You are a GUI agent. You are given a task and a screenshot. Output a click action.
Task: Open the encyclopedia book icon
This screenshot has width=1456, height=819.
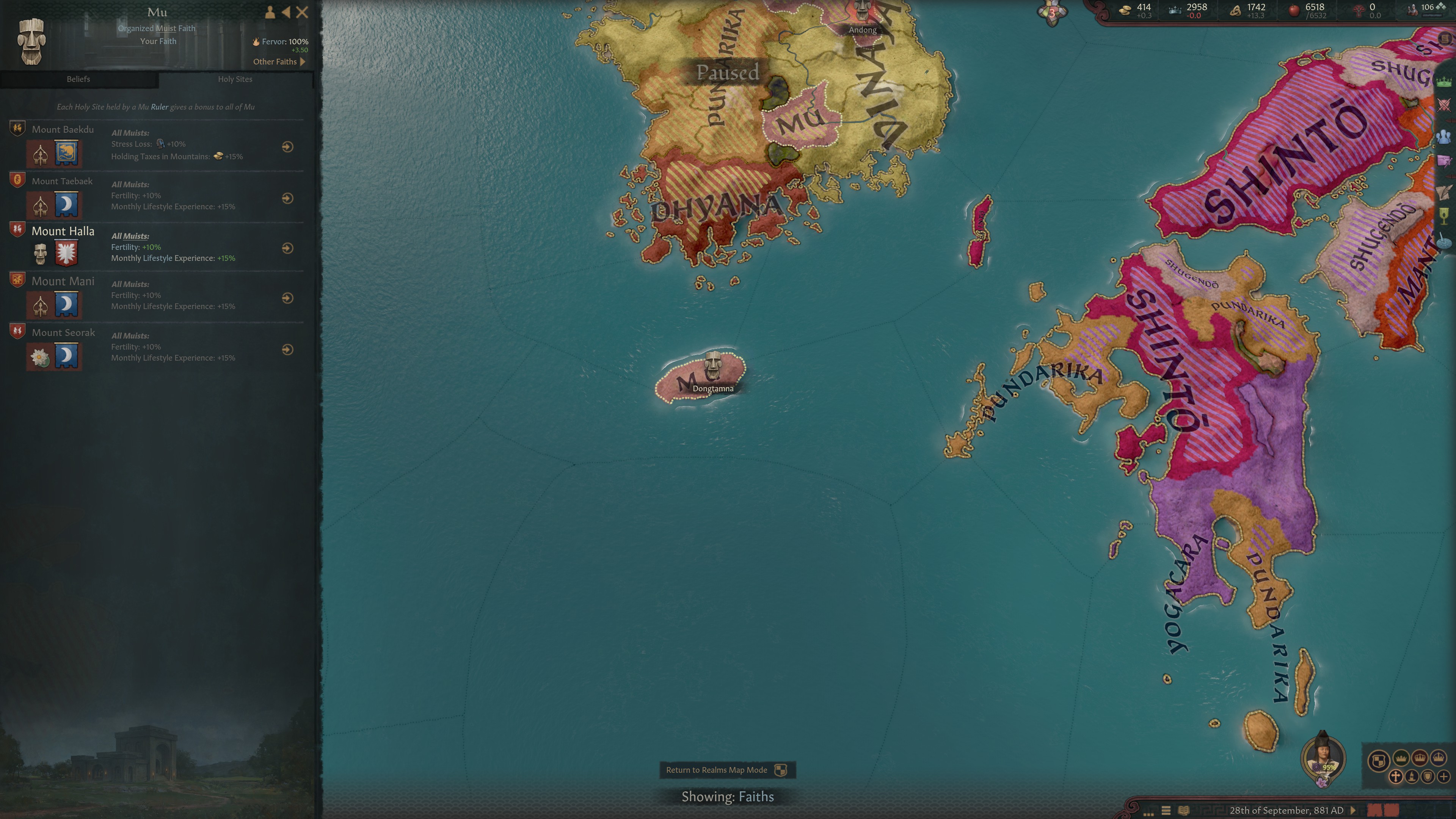pos(1183,810)
